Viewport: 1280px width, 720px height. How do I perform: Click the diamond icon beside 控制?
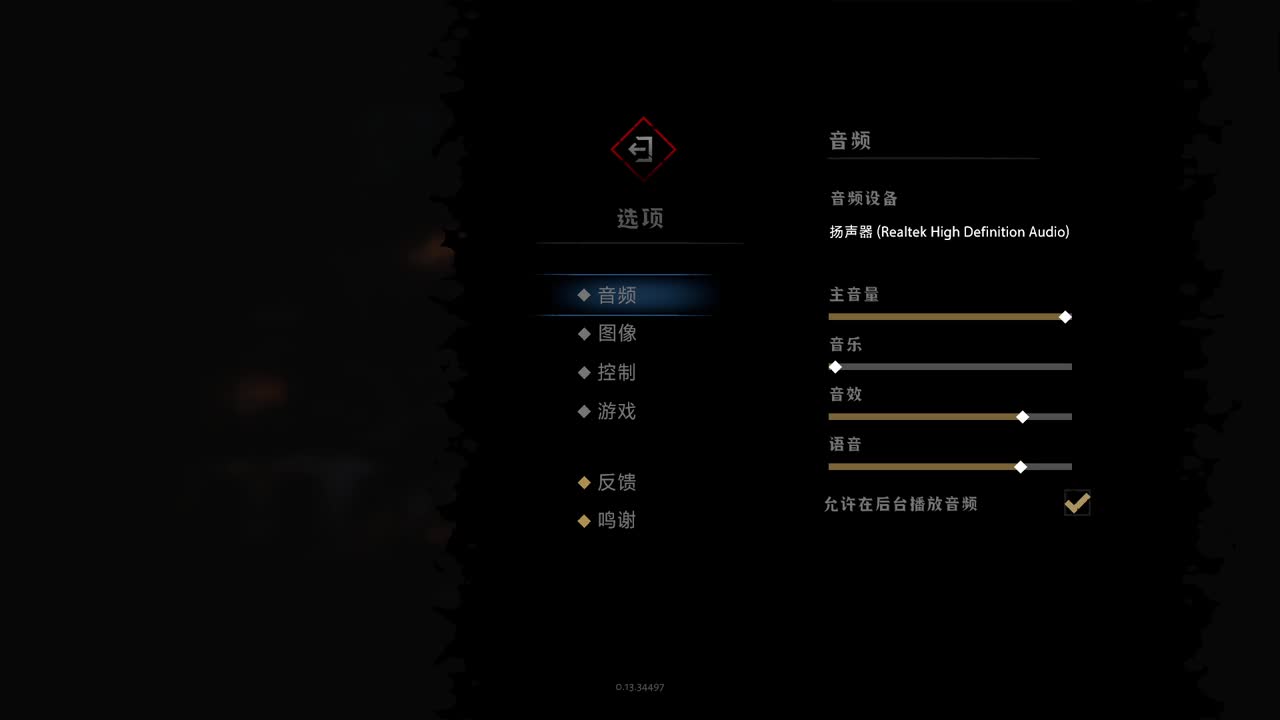[584, 372]
